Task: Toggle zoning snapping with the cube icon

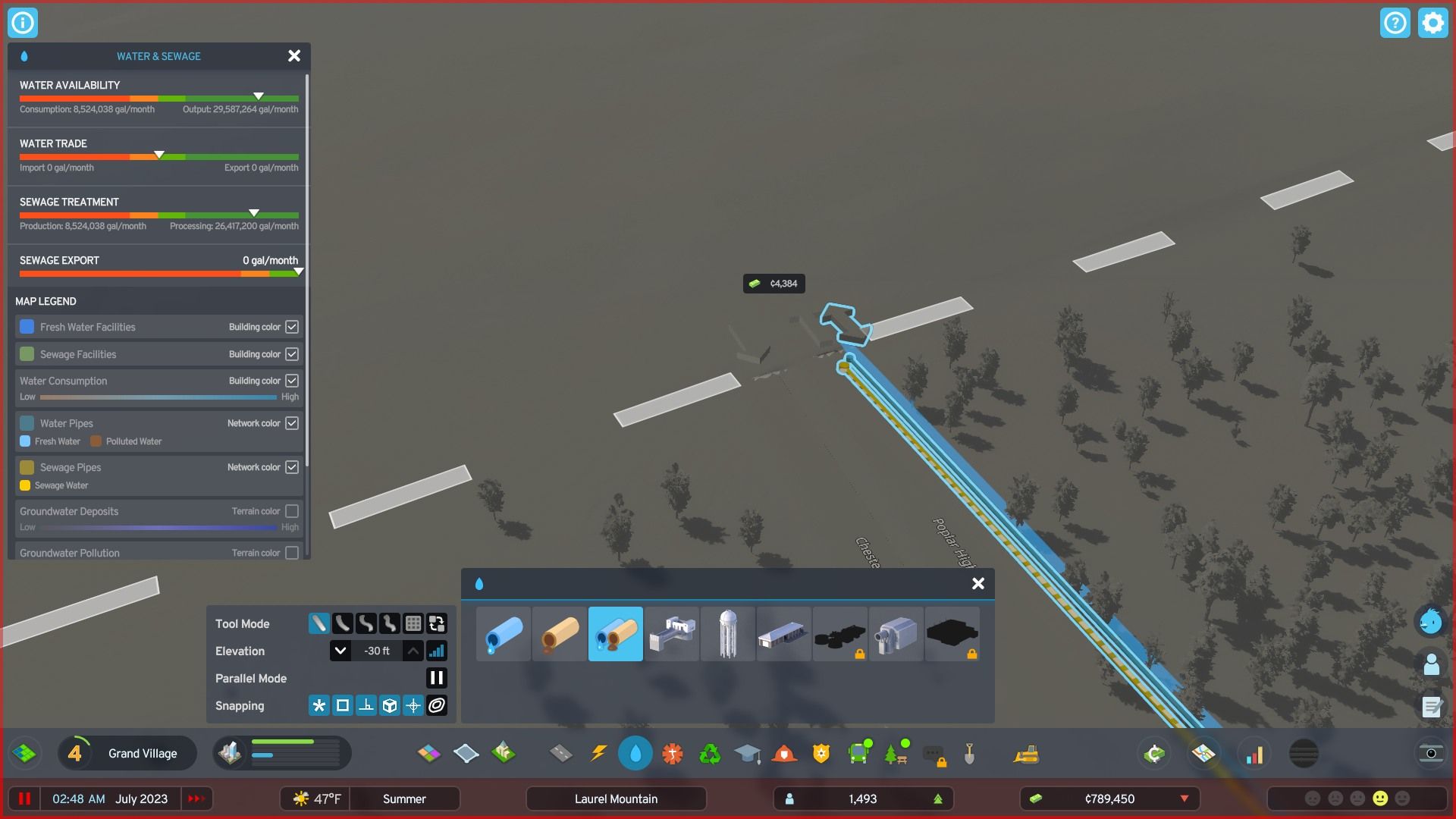Action: (x=390, y=705)
